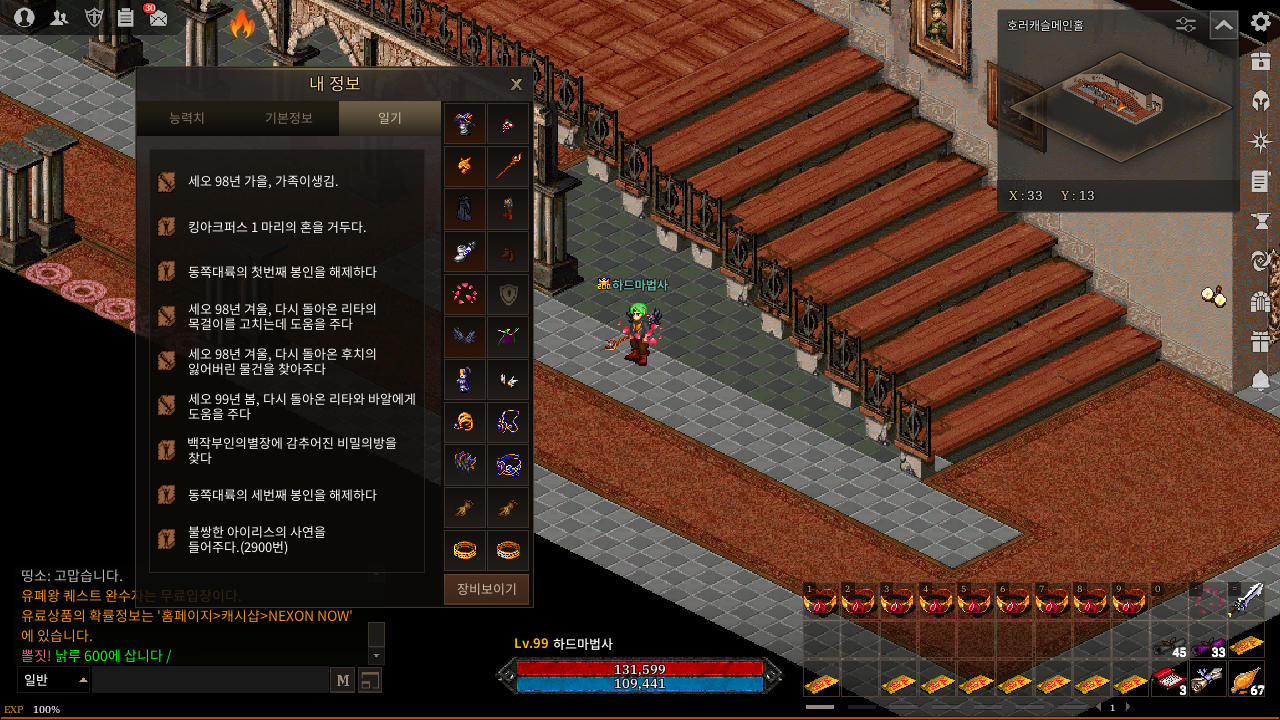Switch to the 능력치 tab
This screenshot has height=720, width=1280.
coord(187,118)
